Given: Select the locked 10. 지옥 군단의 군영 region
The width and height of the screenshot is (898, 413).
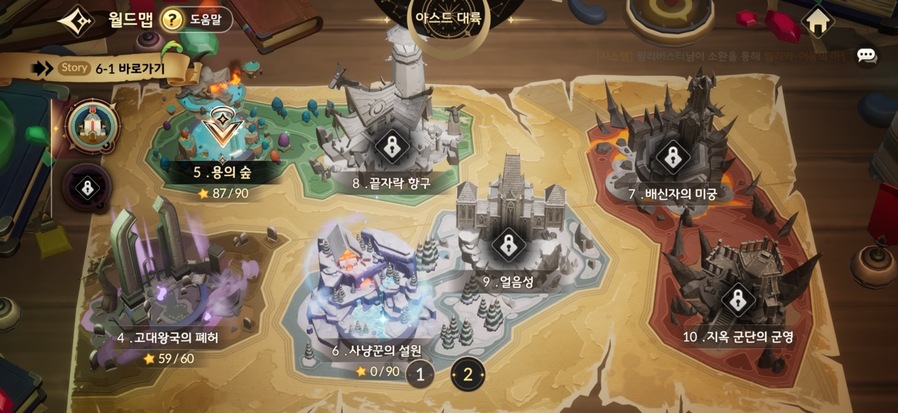Looking at the screenshot, I should click(x=738, y=299).
